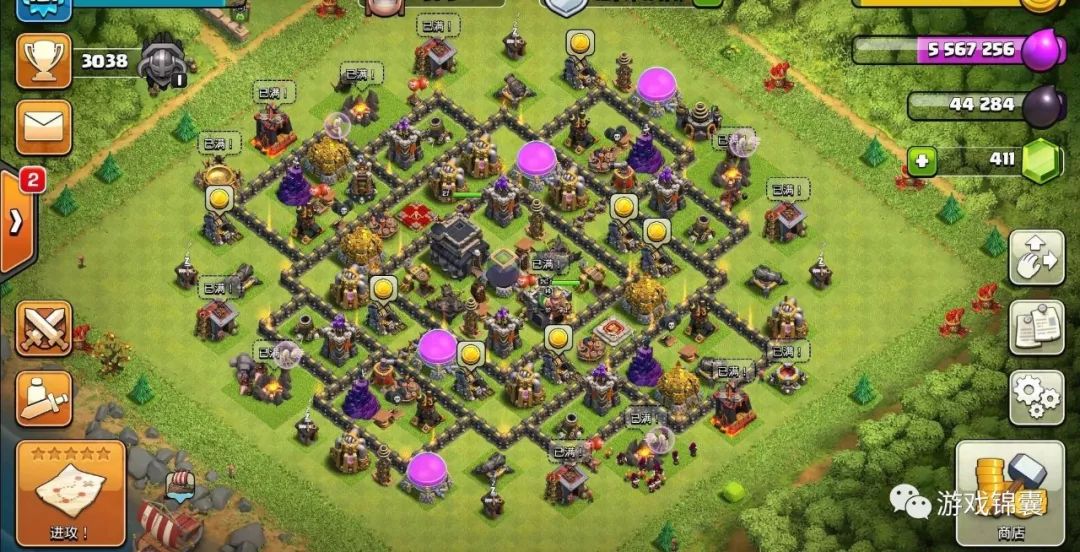The width and height of the screenshot is (1080, 552).
Task: Open the village layout editor hand button
Action: 1036,258
